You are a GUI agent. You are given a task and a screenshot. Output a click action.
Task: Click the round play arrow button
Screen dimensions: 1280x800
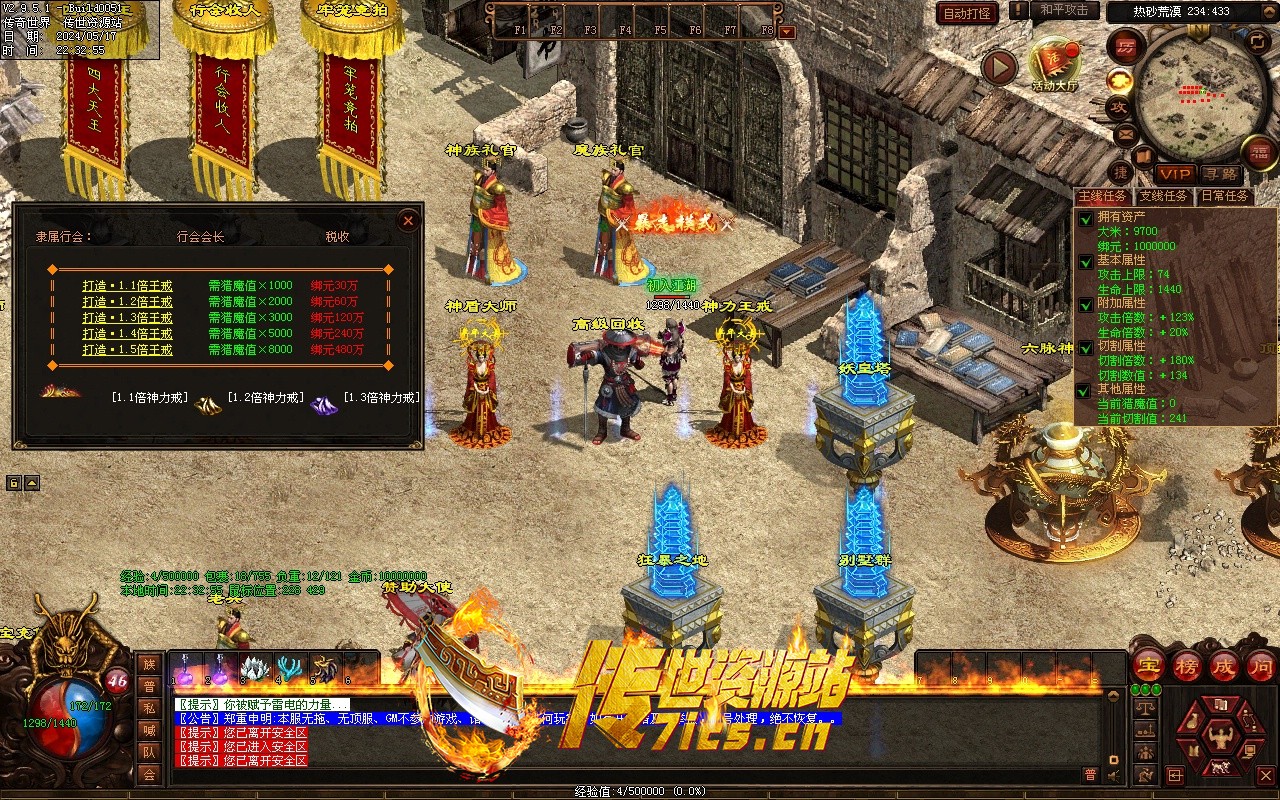(x=998, y=67)
